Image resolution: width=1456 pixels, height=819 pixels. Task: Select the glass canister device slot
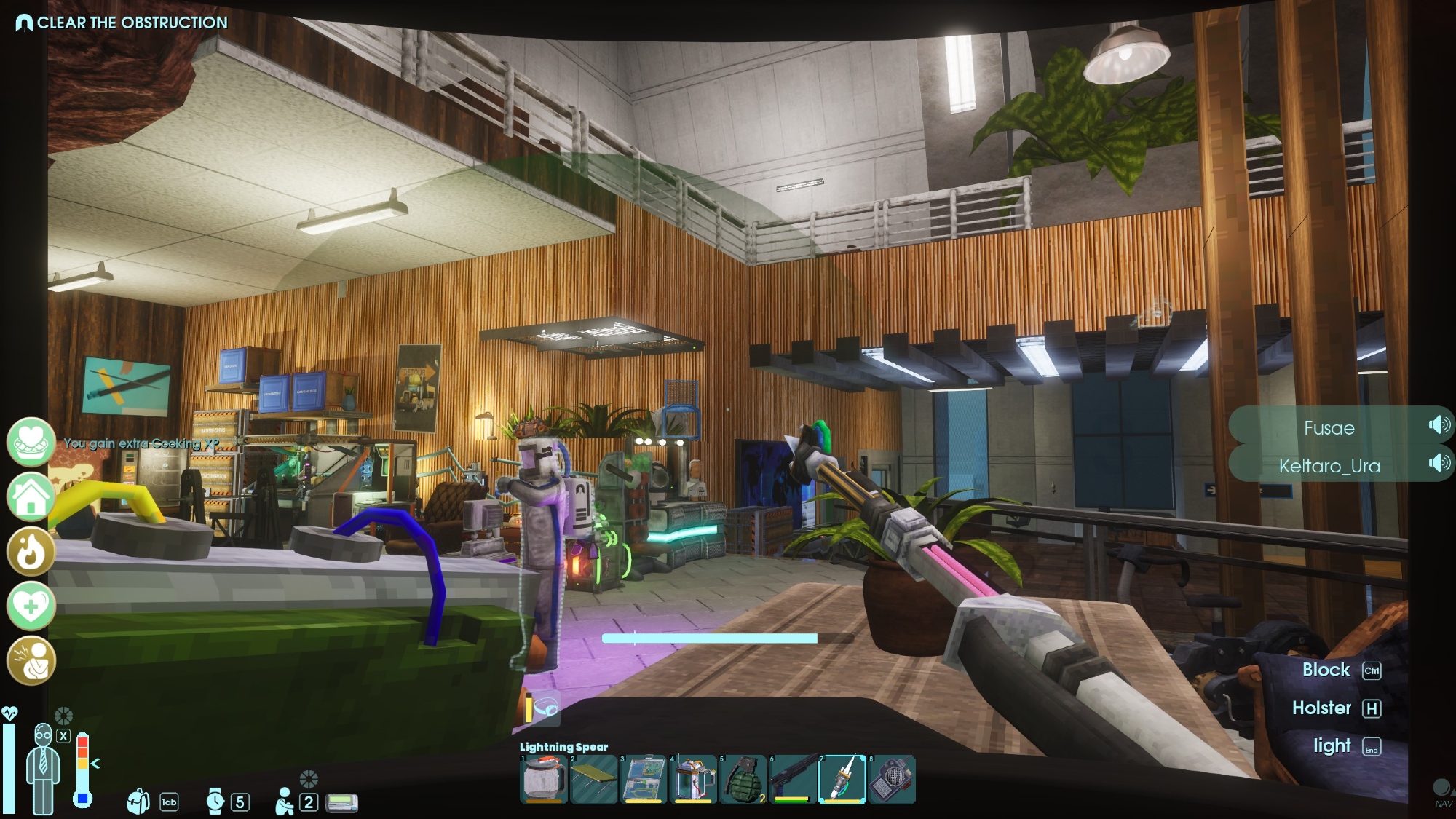tap(693, 779)
